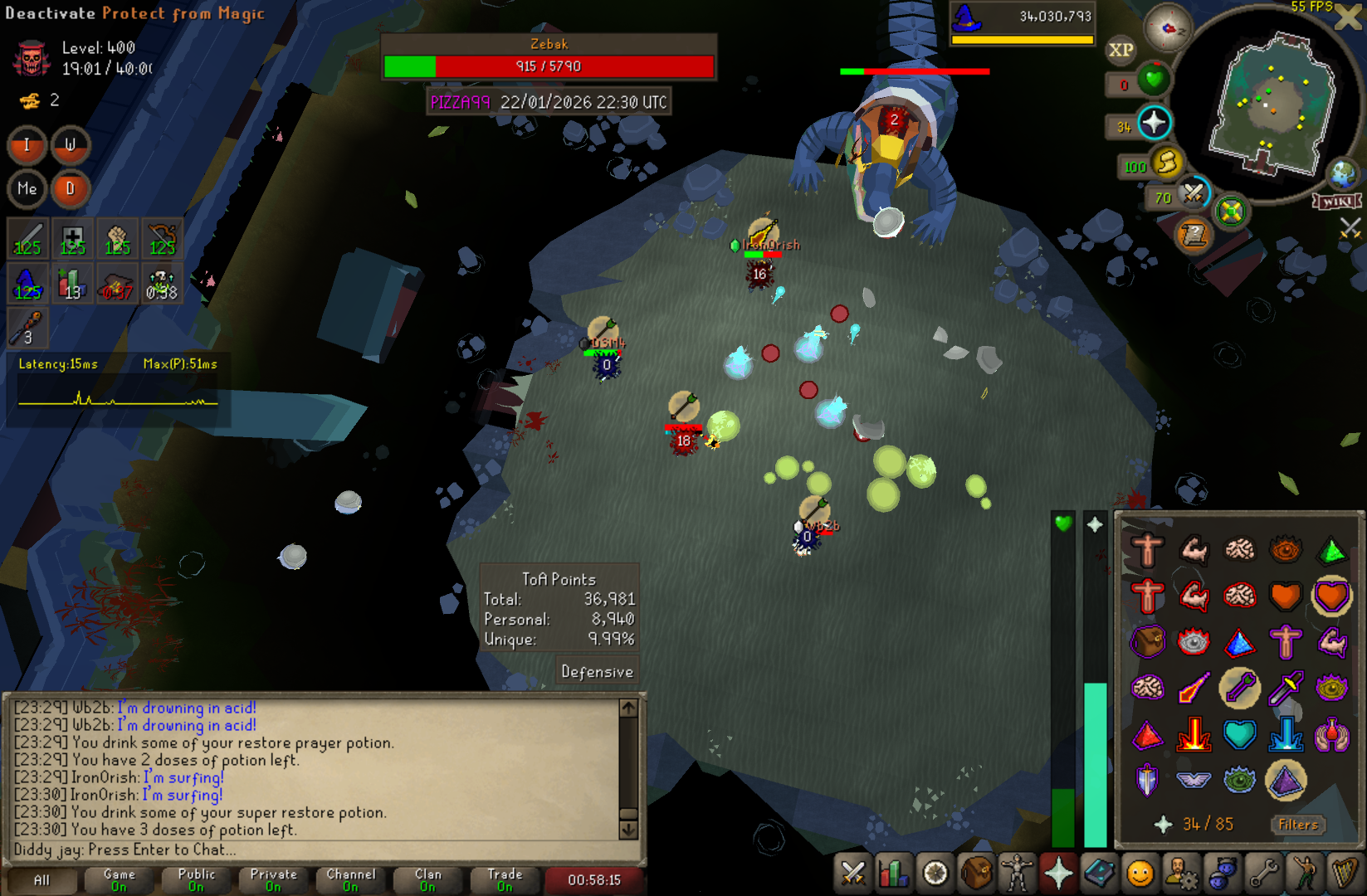Switch to the Skills bar-chart tab
Viewport: 1367px width, 896px height.
894,873
